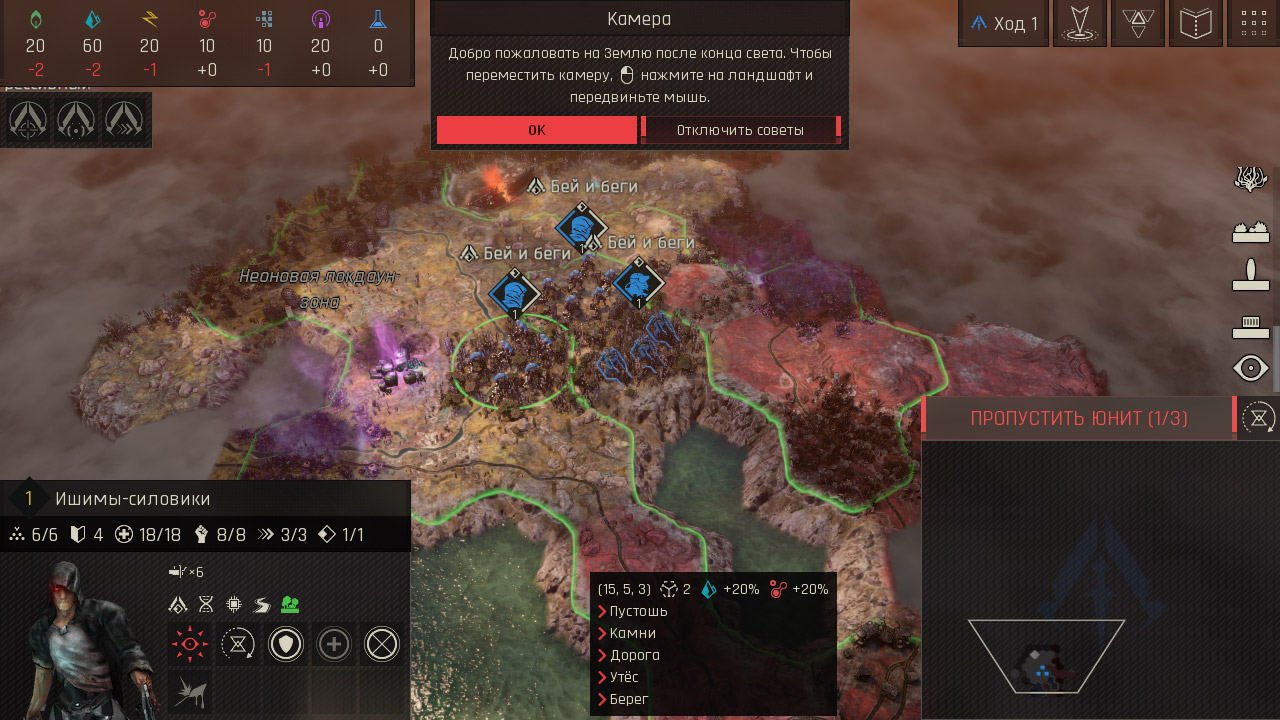The width and height of the screenshot is (1280, 720).
Task: Choose the plus-sign heal action
Action: tap(334, 645)
